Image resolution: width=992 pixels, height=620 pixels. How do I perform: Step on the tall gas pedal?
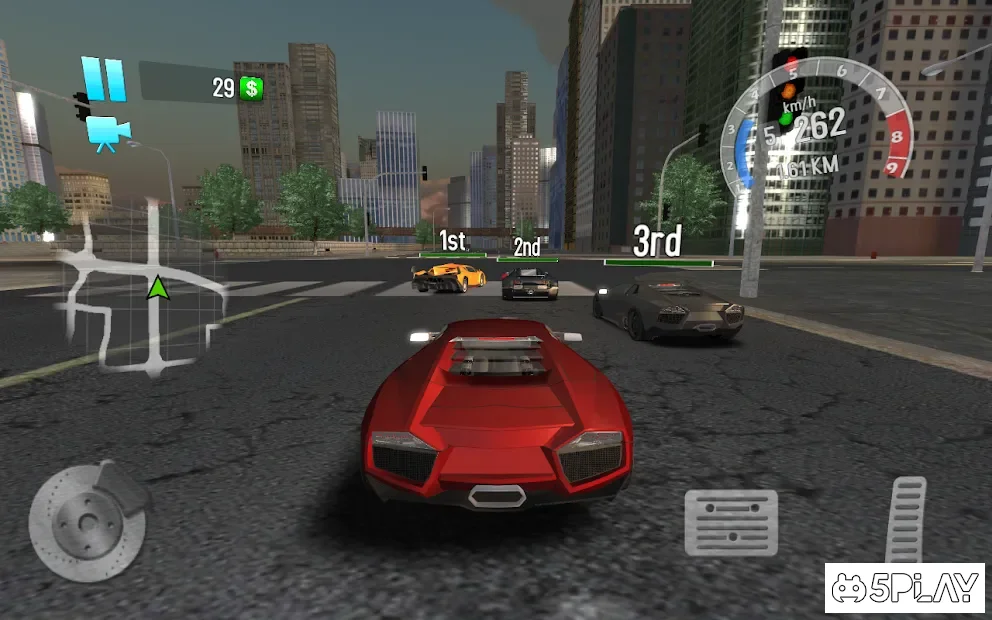[x=906, y=520]
